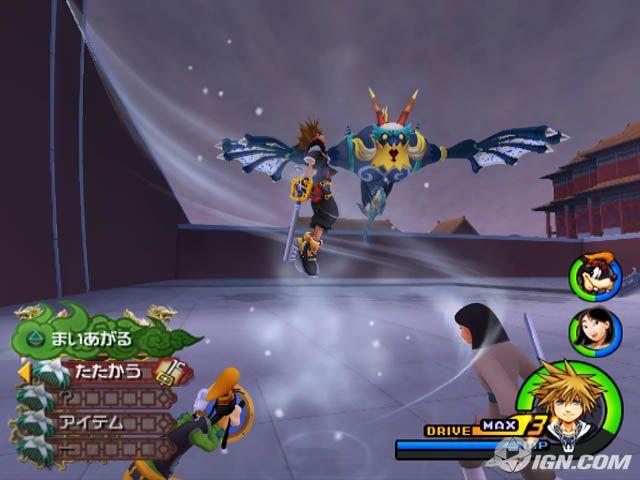This screenshot has height=480, width=640.
Task: Click Mulan's party portrait
Action: pyautogui.click(x=586, y=328)
